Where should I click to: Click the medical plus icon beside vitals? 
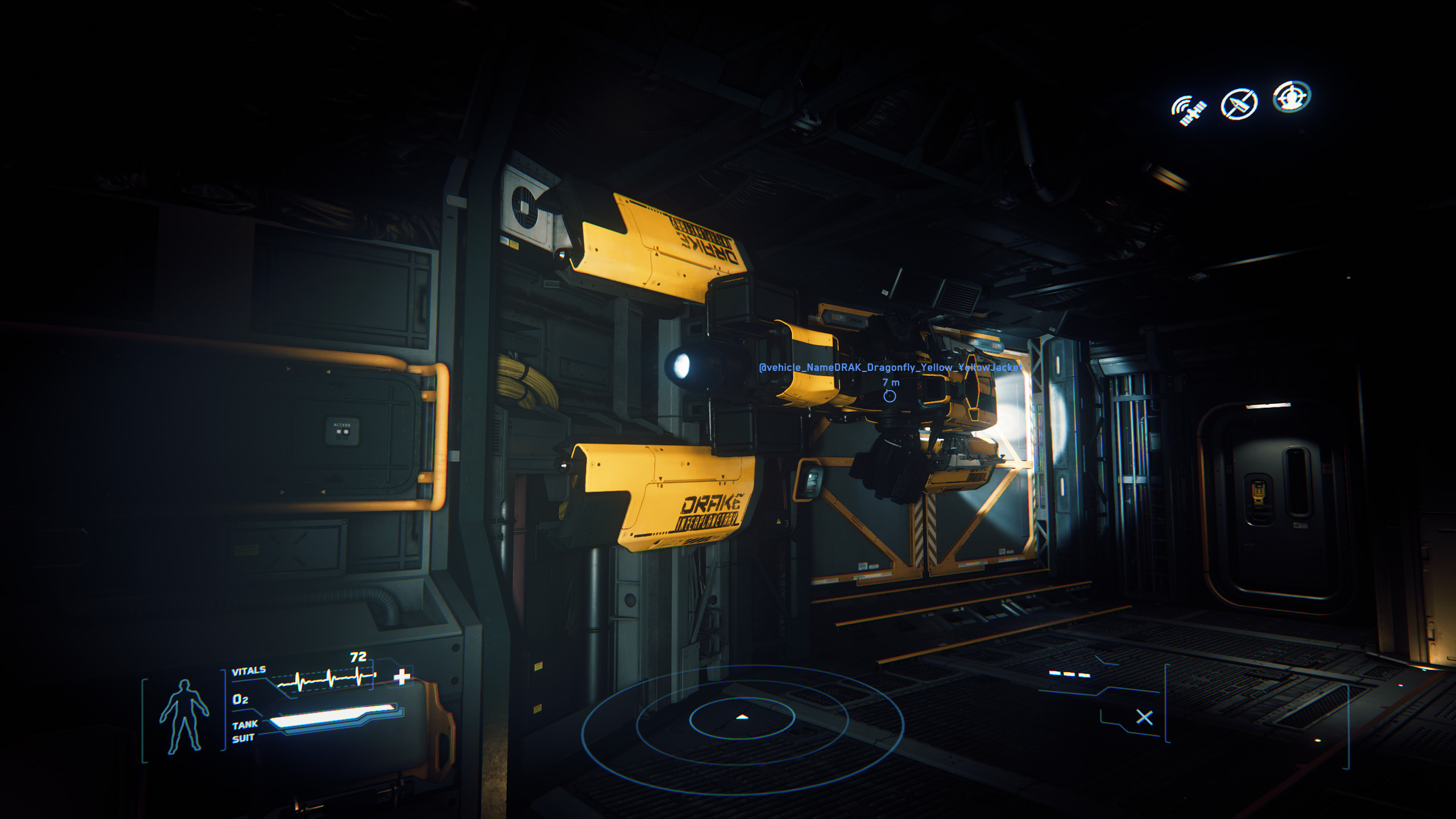click(x=402, y=677)
